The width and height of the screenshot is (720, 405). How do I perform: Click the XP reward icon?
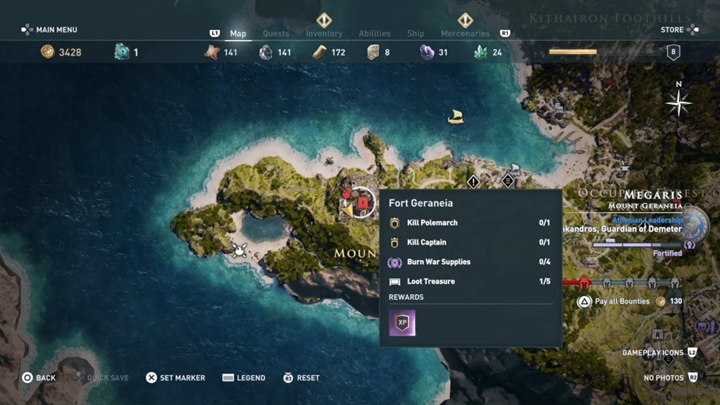point(402,322)
